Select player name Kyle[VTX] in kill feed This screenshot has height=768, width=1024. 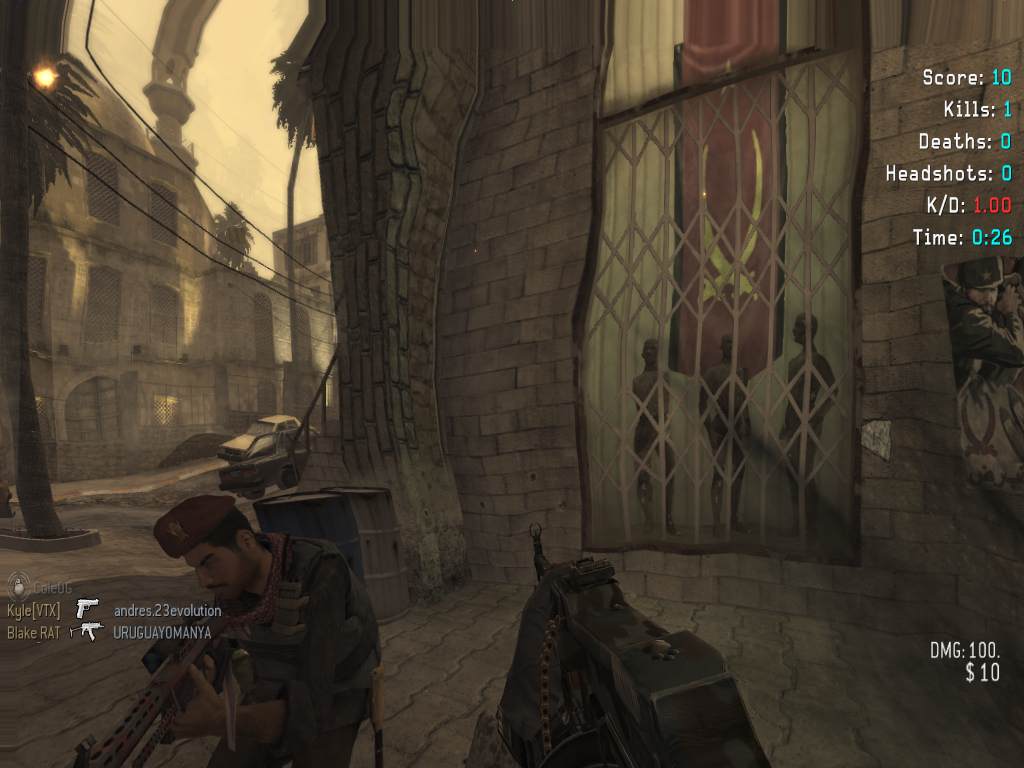[34, 610]
